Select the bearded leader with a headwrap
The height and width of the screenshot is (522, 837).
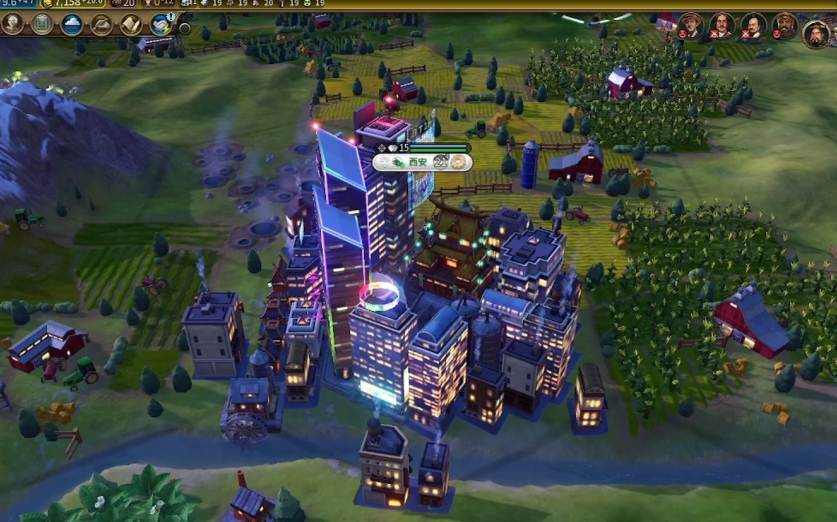[785, 25]
